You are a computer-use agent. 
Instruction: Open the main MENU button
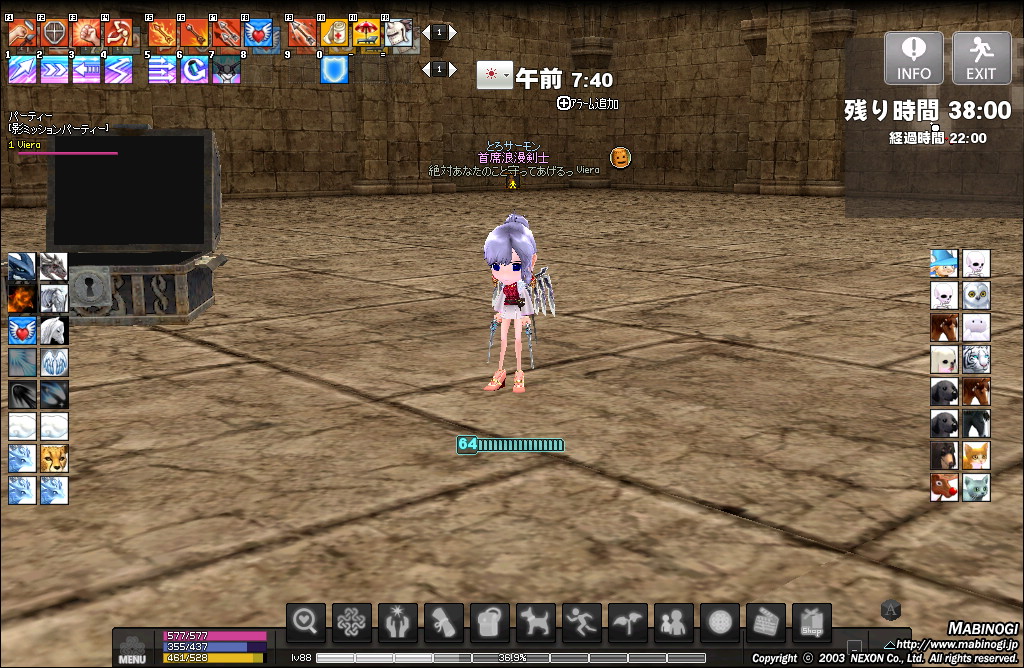(132, 648)
